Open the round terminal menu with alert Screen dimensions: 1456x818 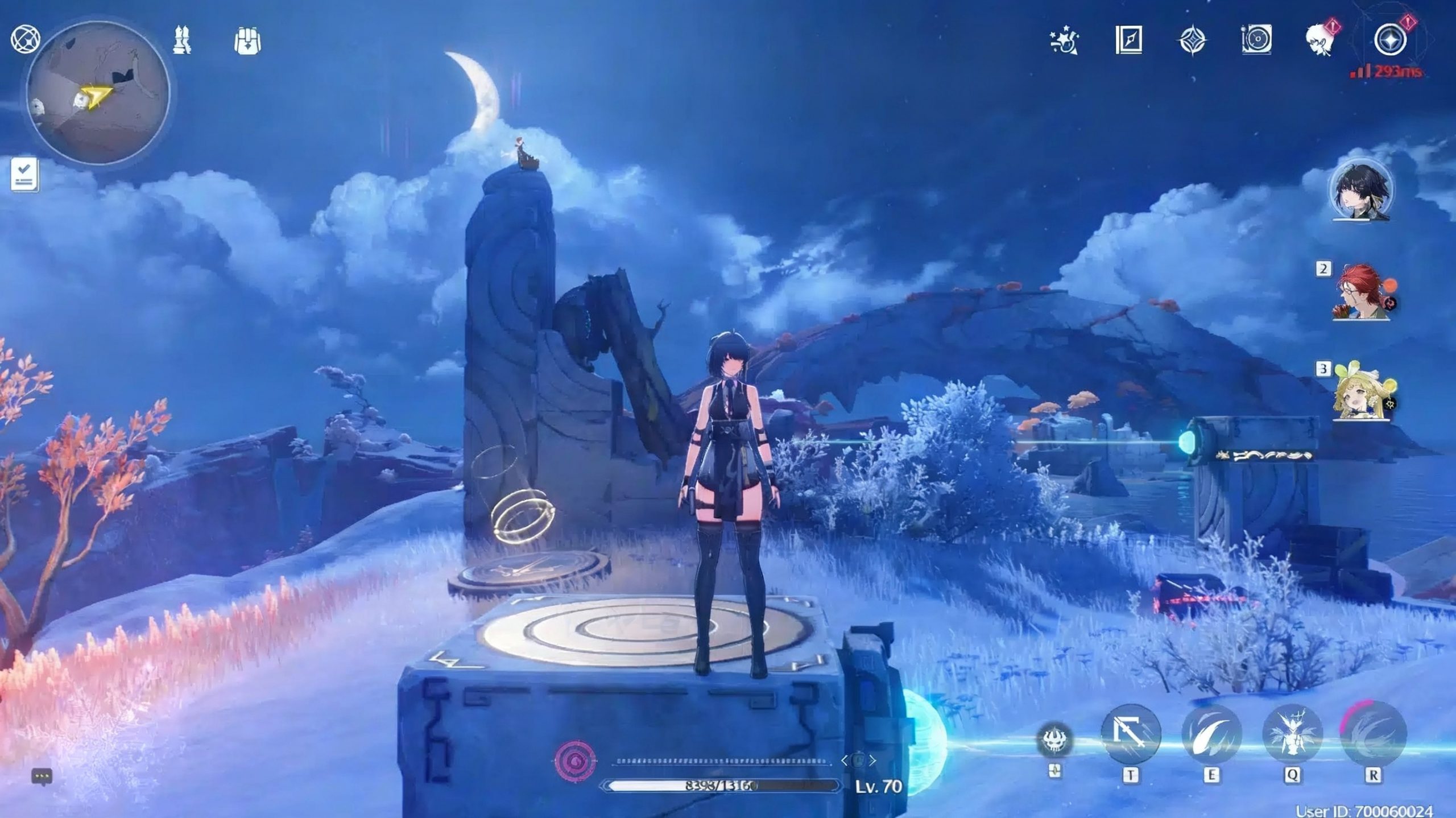pyautogui.click(x=1390, y=40)
